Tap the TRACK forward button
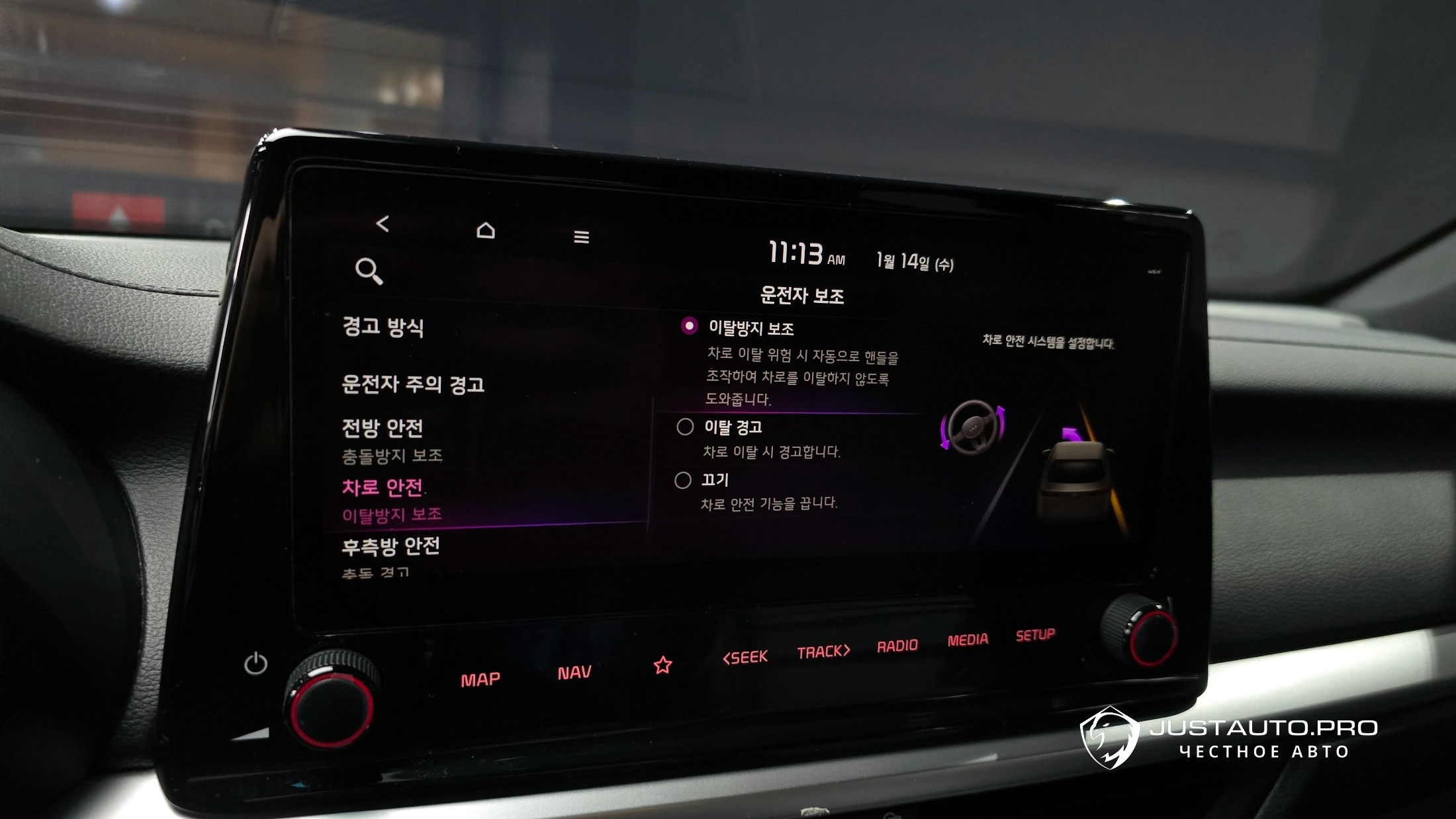The height and width of the screenshot is (819, 1456). (823, 652)
